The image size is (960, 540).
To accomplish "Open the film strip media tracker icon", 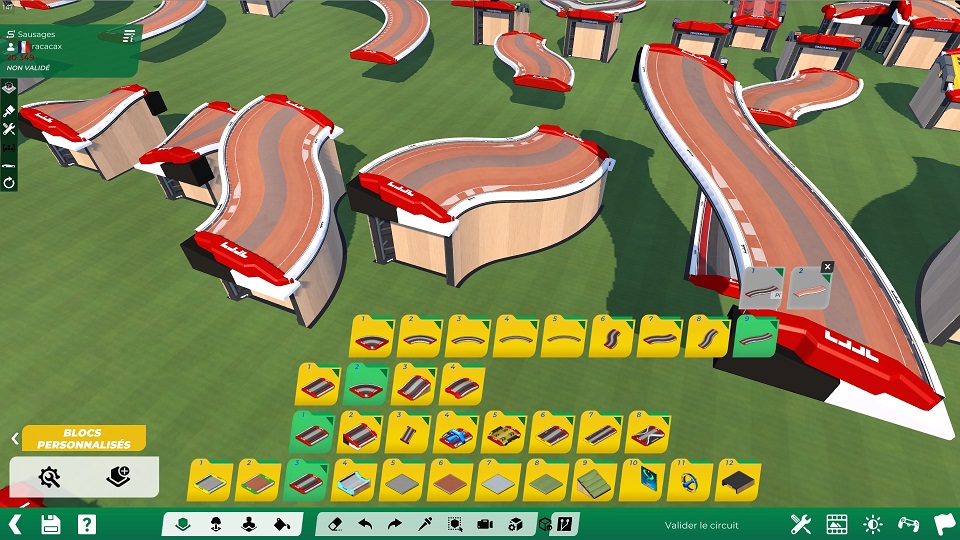I will click(x=836, y=523).
